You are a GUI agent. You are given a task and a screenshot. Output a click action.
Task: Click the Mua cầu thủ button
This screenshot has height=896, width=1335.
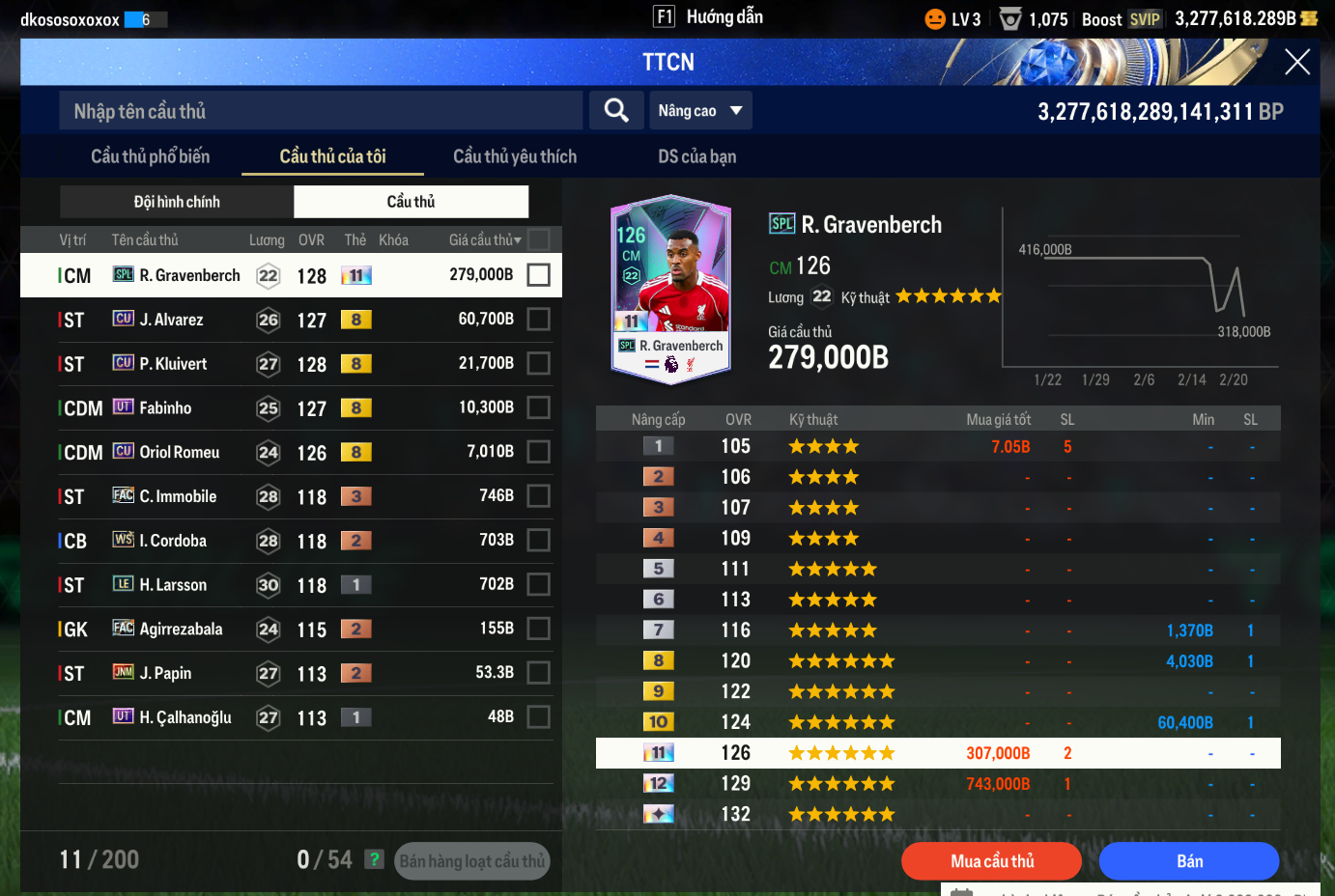tap(991, 861)
